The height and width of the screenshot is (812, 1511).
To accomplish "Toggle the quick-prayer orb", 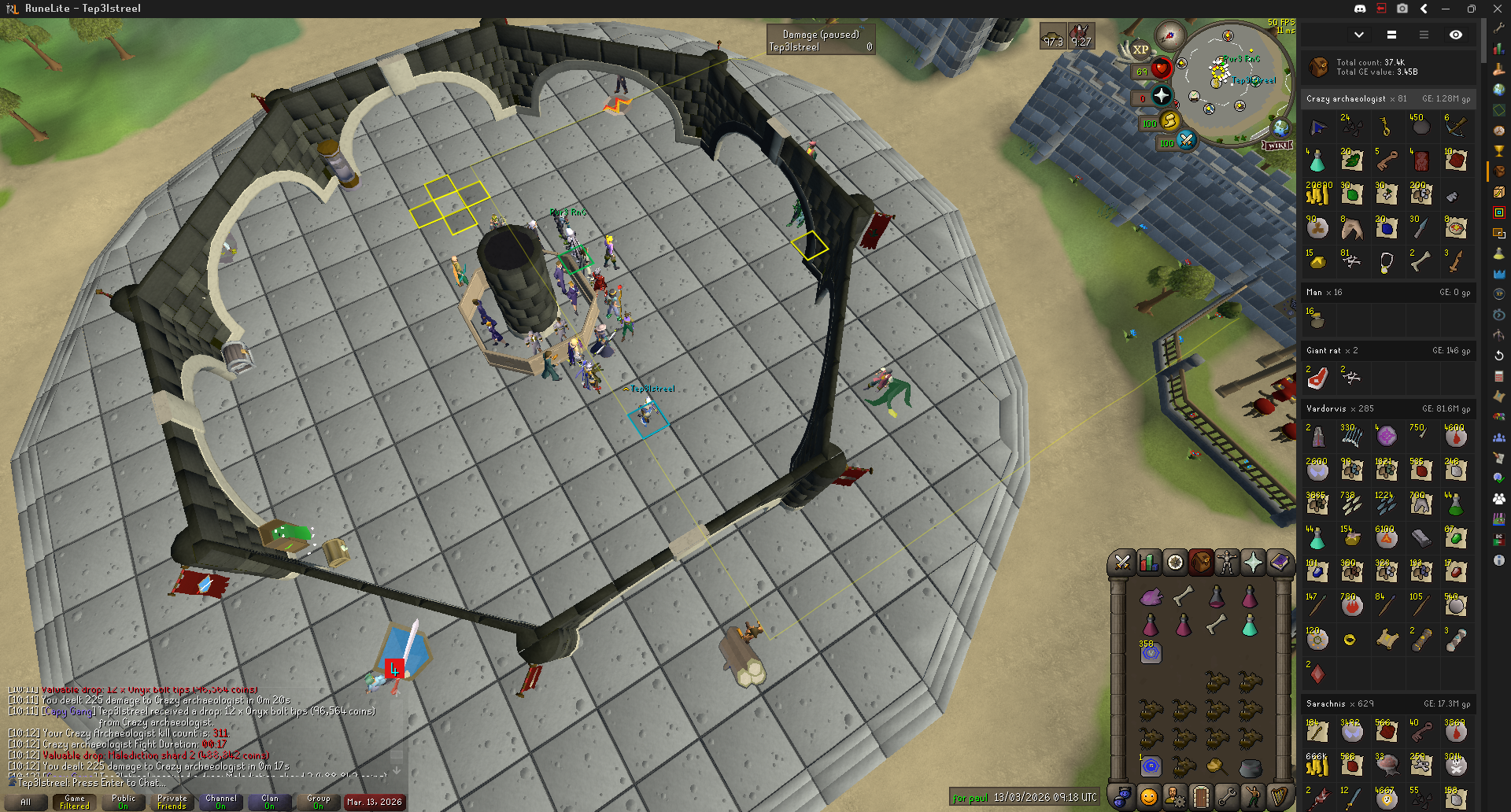I will tap(1162, 96).
